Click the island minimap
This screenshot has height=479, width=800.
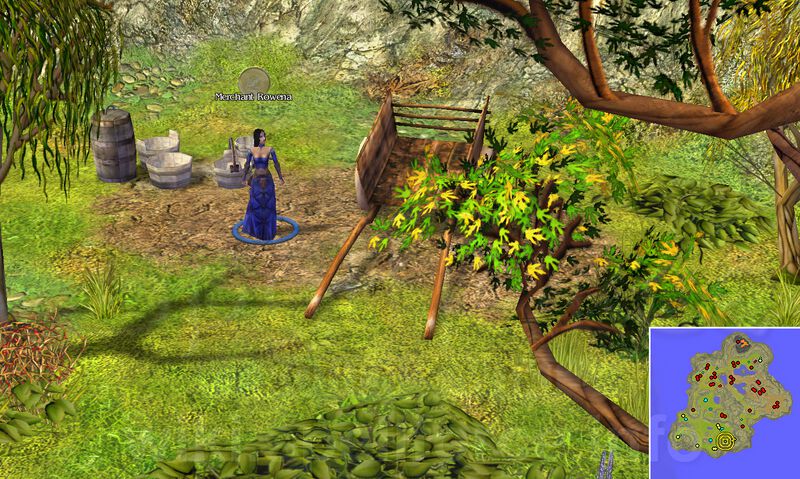click(725, 402)
